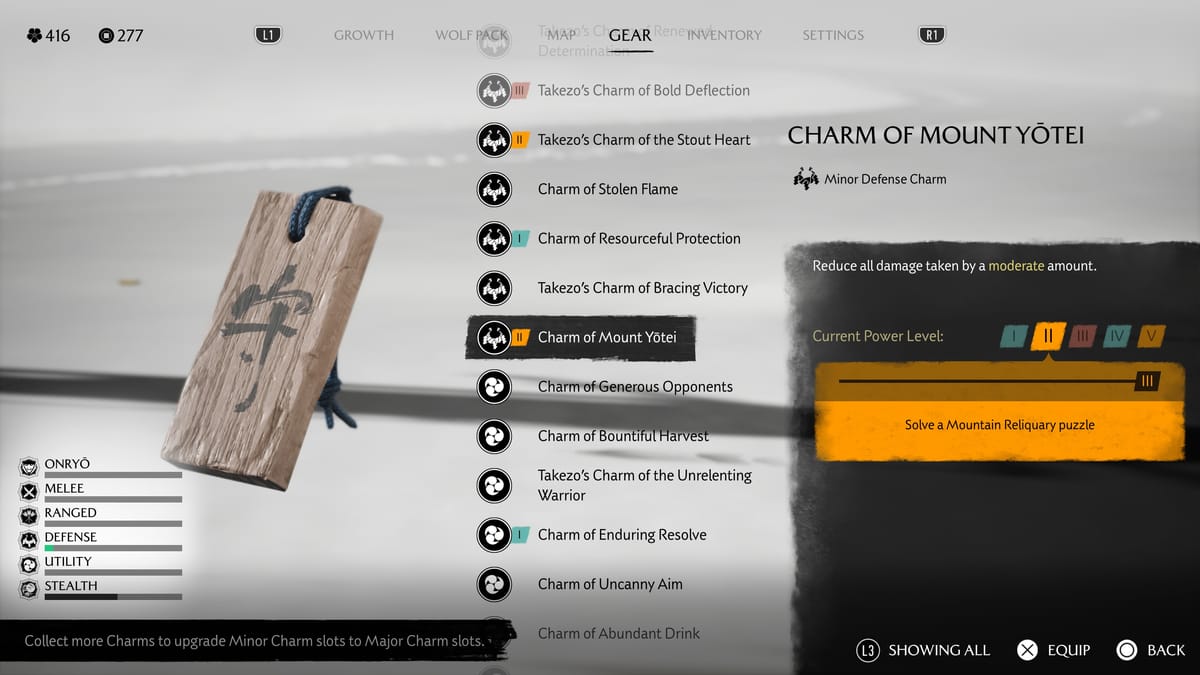Select the Charm of Abundant Drink
The height and width of the screenshot is (675, 1200).
(x=618, y=633)
